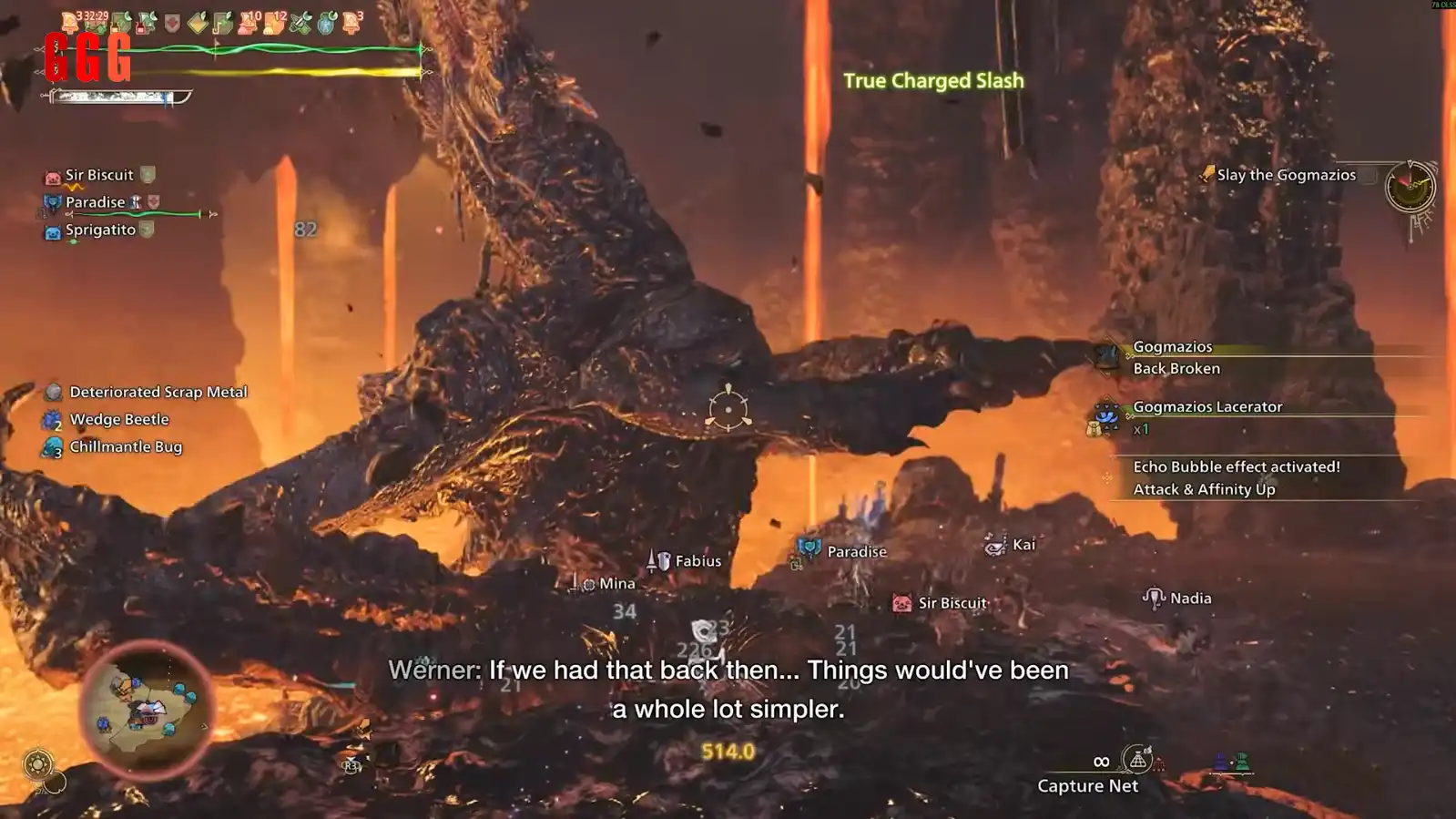Click the Echo Bubble effect notification
Screen dimensions: 1456x819
click(x=1236, y=477)
